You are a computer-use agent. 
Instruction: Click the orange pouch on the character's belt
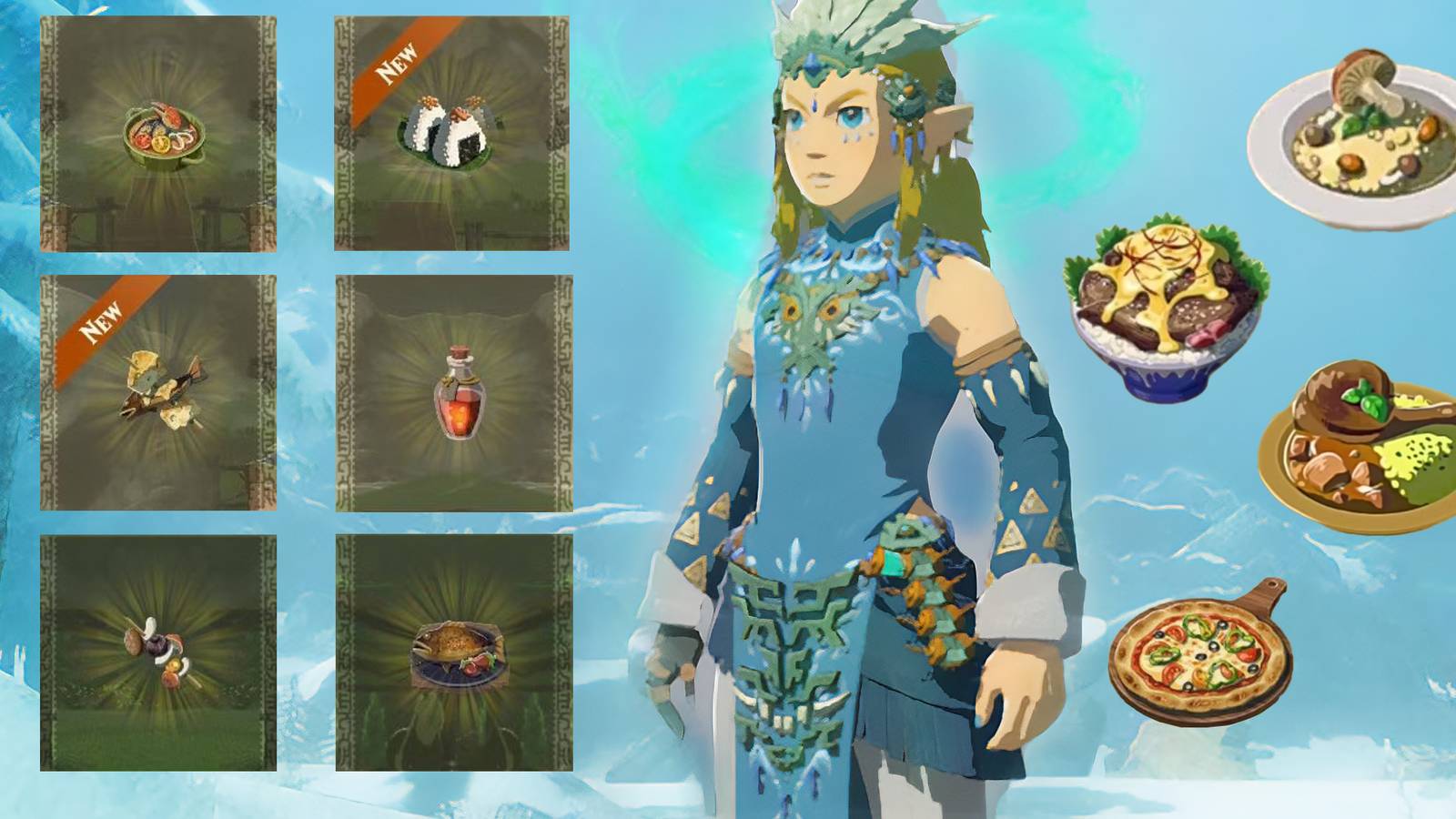(x=919, y=582)
